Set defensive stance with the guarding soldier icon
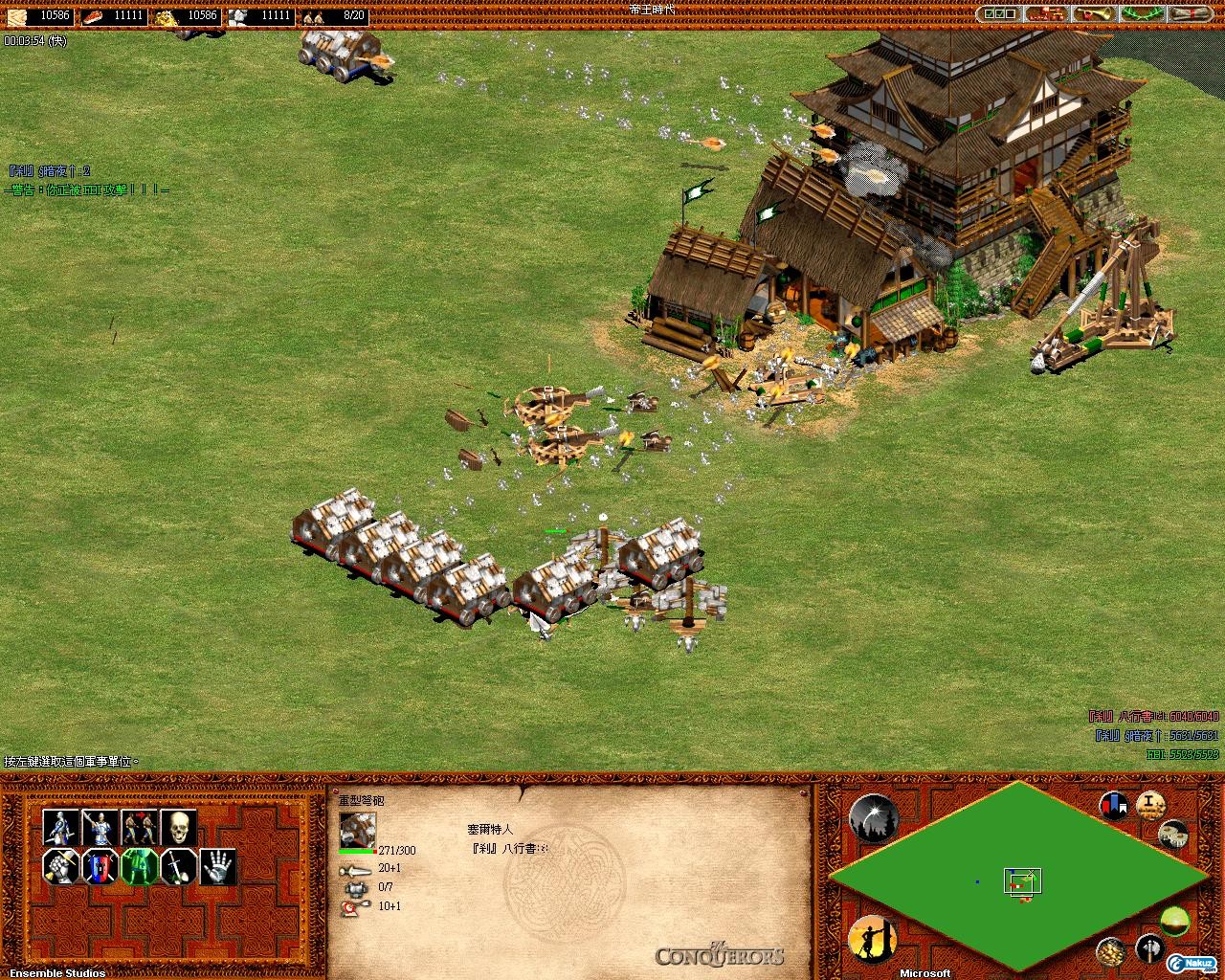This screenshot has height=980, width=1225. [x=100, y=827]
